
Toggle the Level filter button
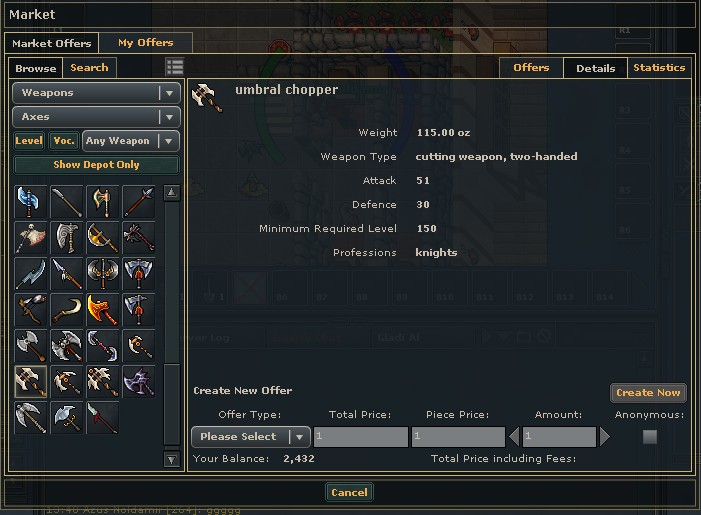(29, 141)
